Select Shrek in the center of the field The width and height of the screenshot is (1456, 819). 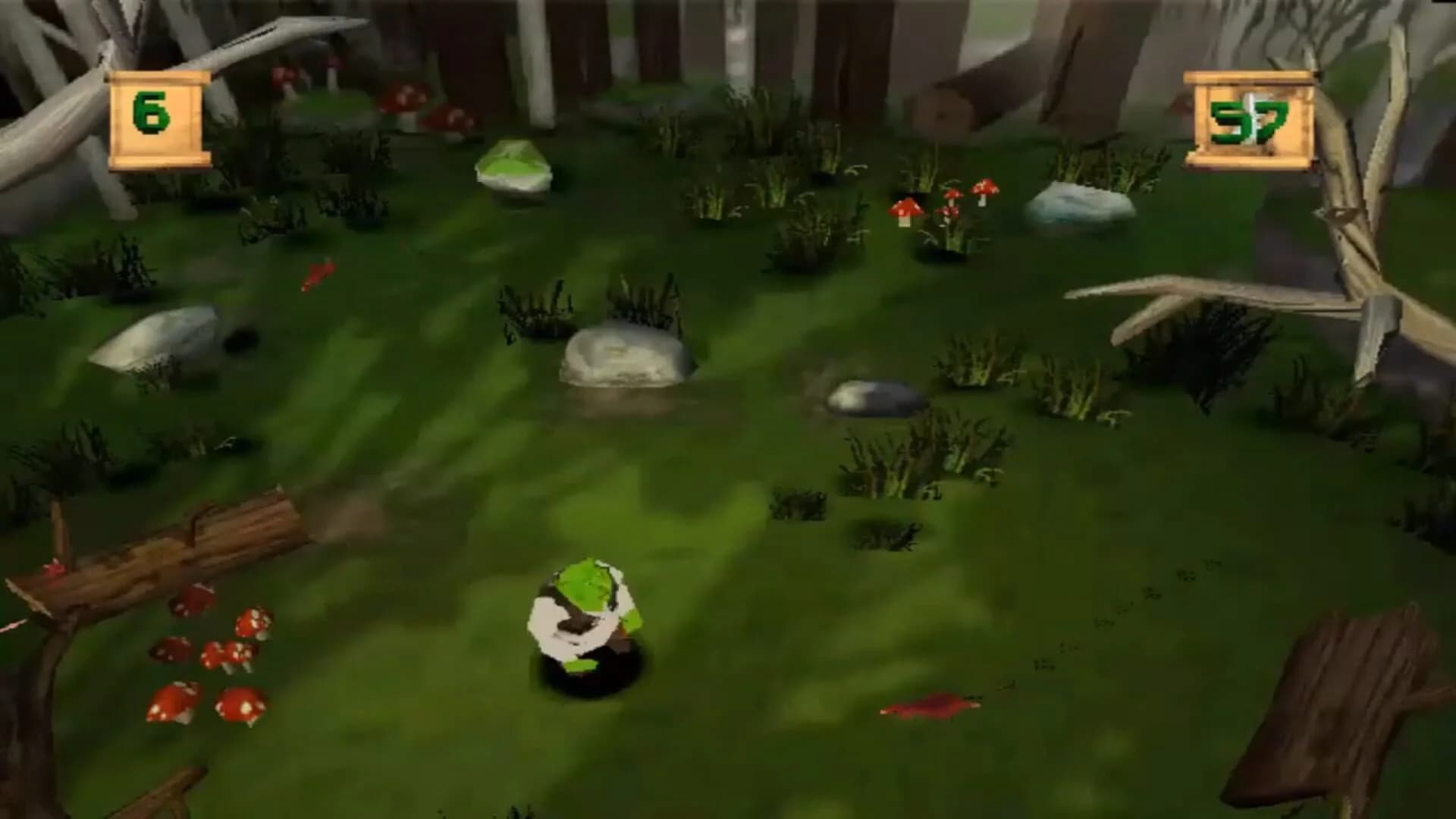584,614
